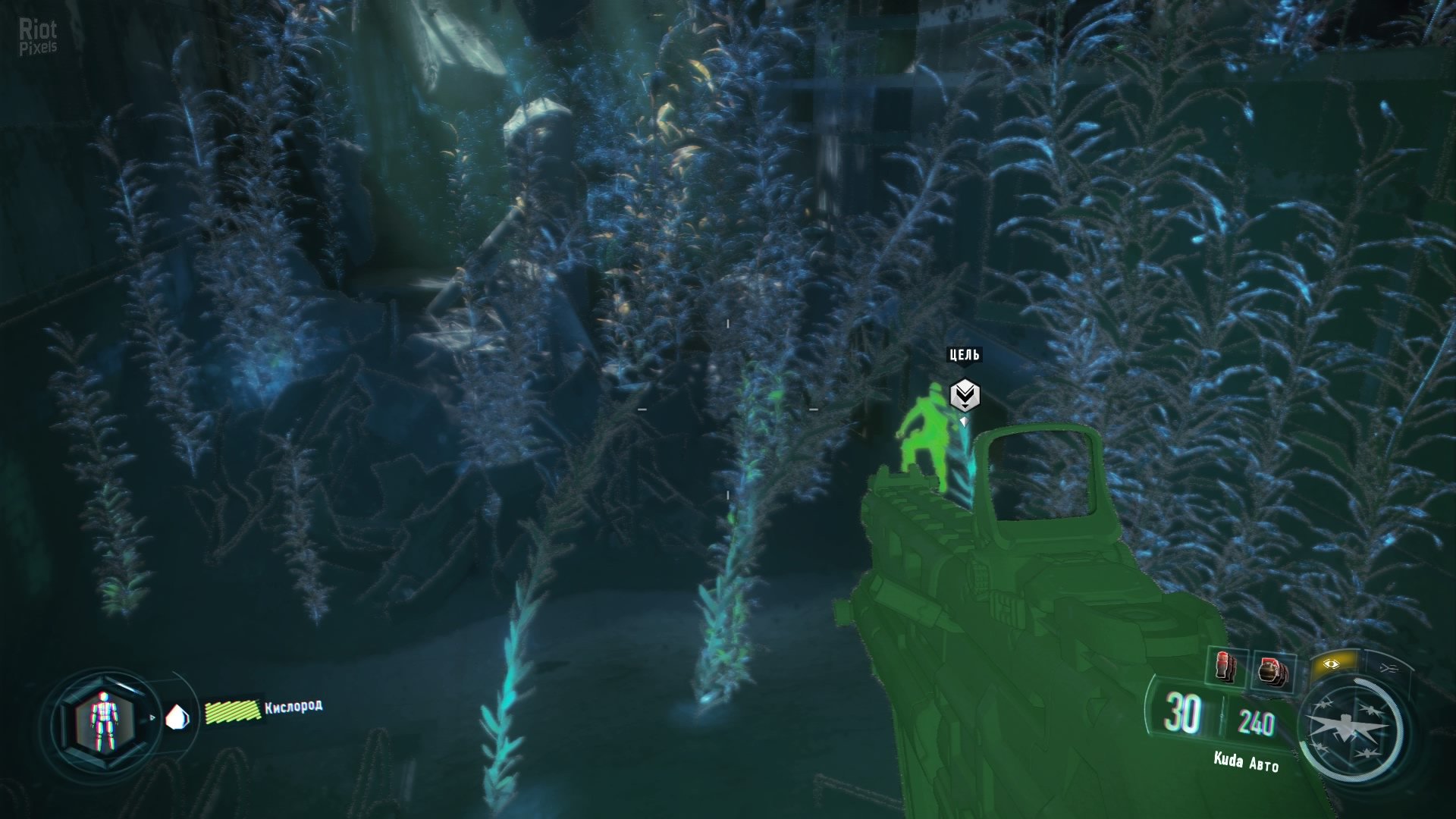Click the white oxygen droplet icon
Viewport: 1456px width, 819px height.
[177, 717]
